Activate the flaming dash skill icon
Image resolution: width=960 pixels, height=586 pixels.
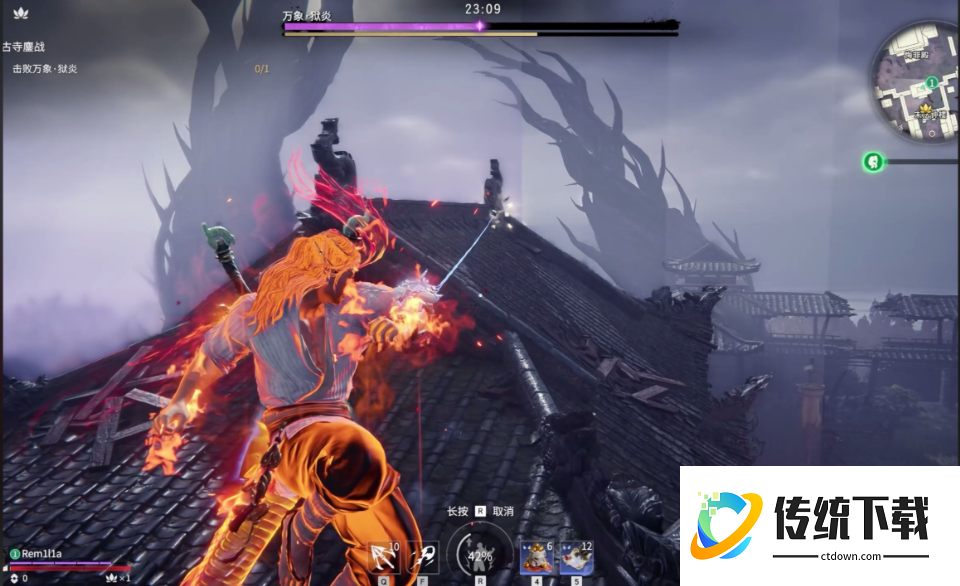tap(424, 557)
